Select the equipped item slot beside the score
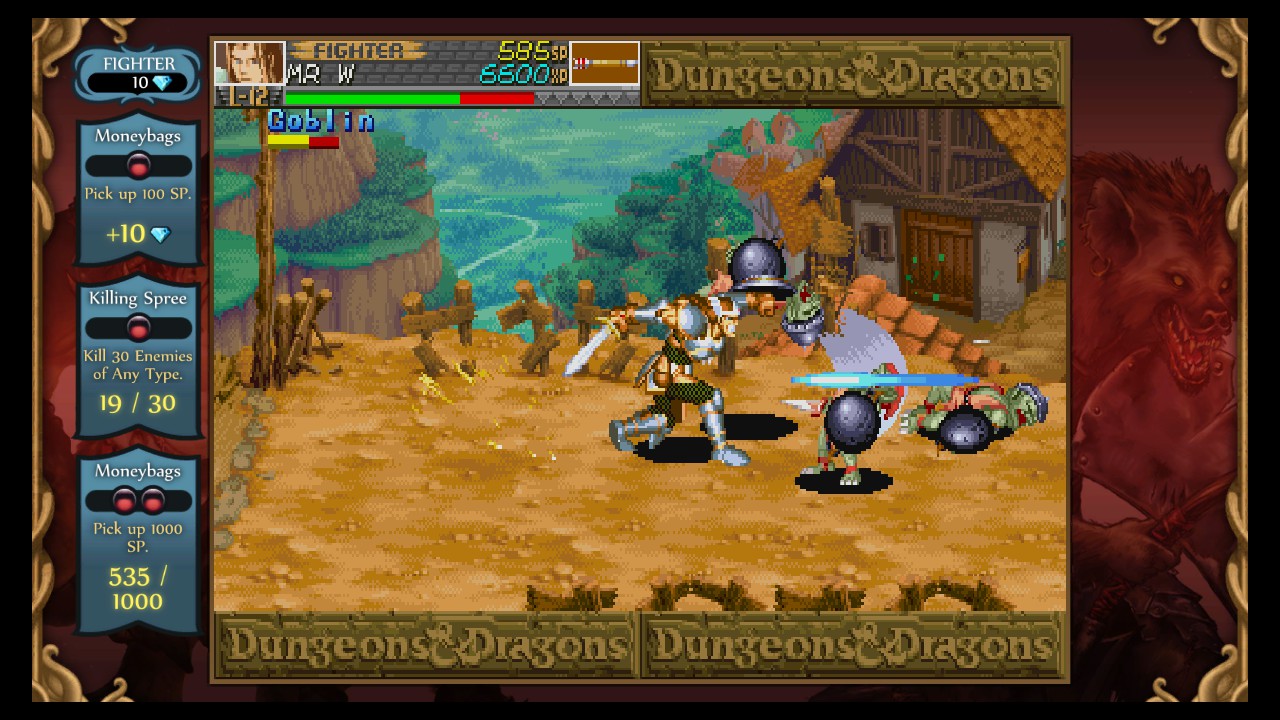Screen dimensions: 1280x720 tap(604, 62)
